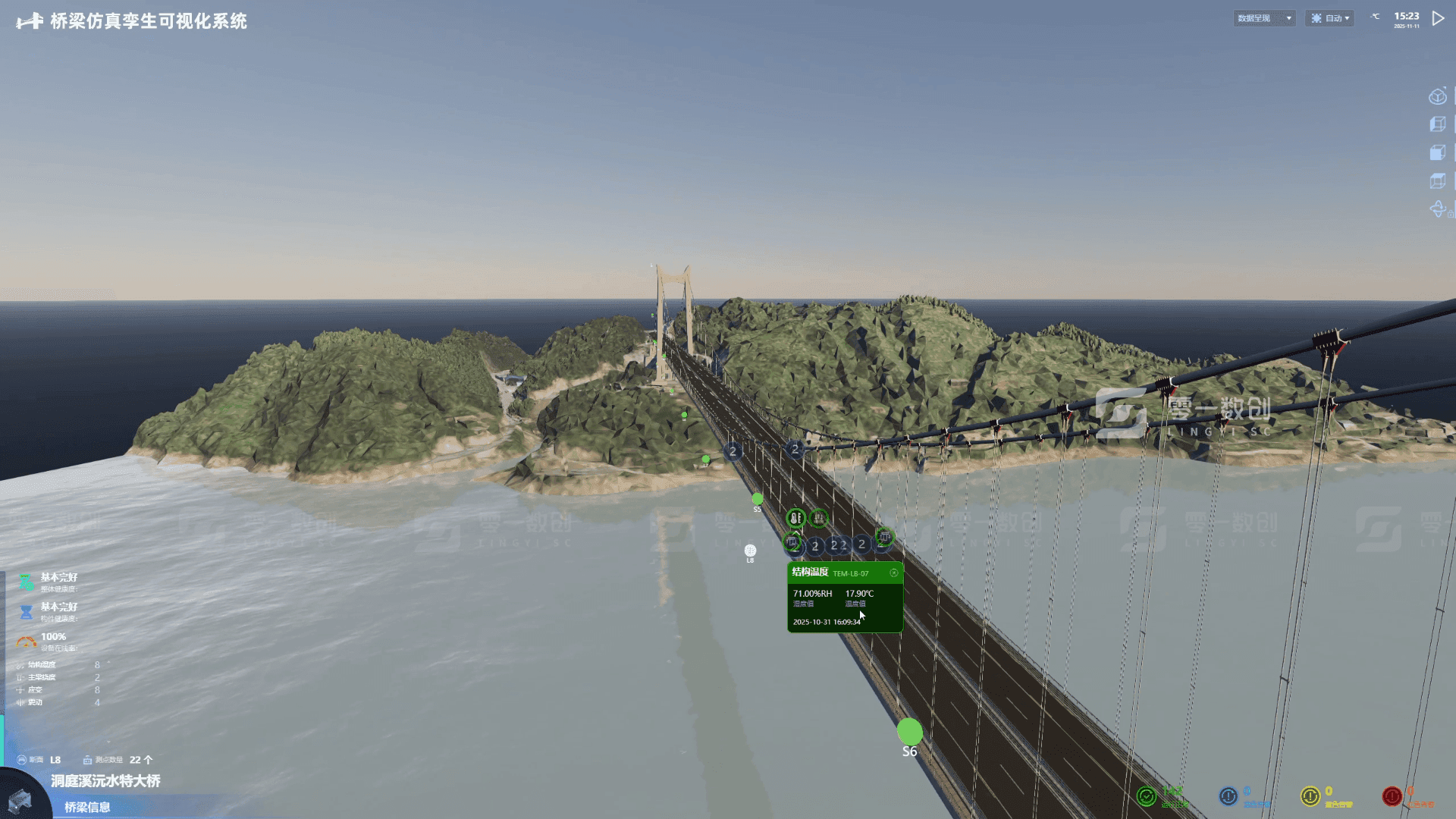
Task: Open the 桥梁信息 tab
Action: (x=87, y=807)
